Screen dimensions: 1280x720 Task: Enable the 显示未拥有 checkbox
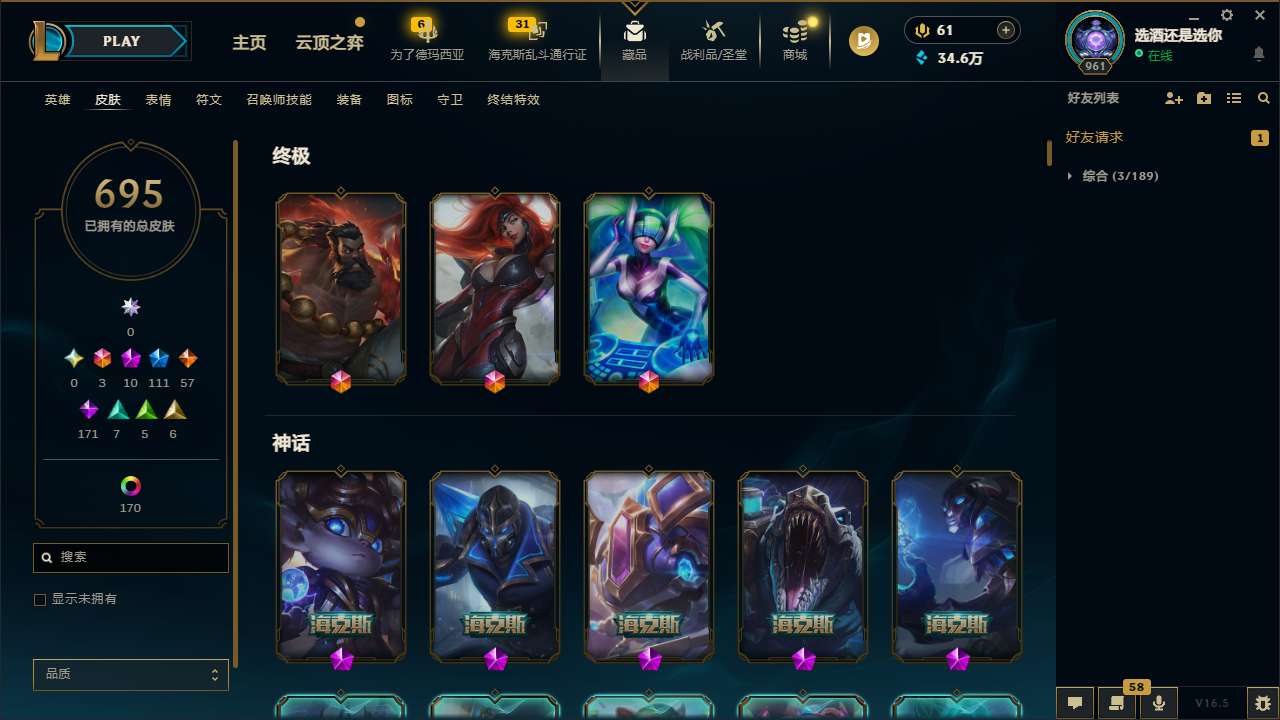click(40, 599)
